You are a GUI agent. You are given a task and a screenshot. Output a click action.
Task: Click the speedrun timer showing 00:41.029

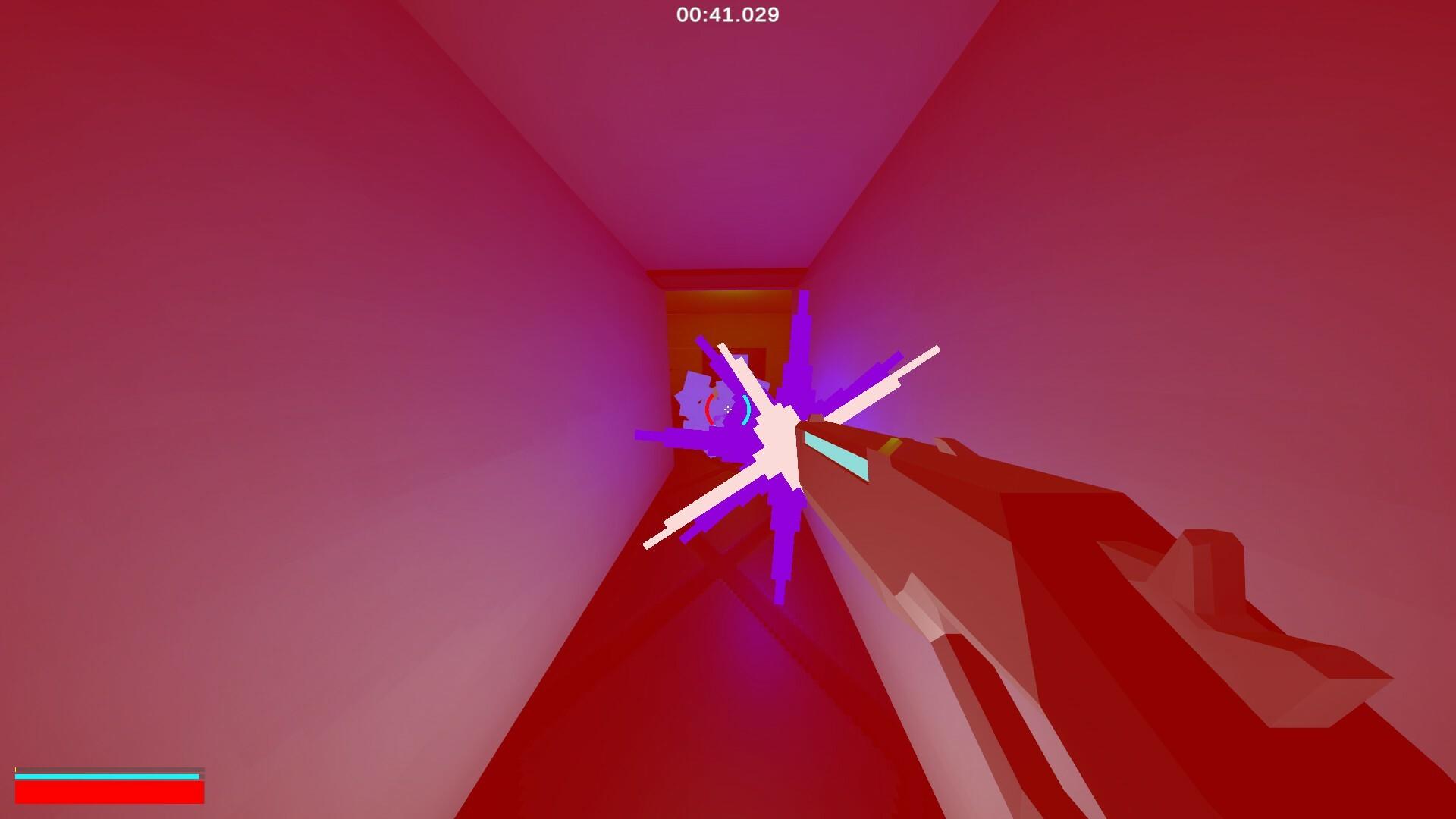point(726,13)
